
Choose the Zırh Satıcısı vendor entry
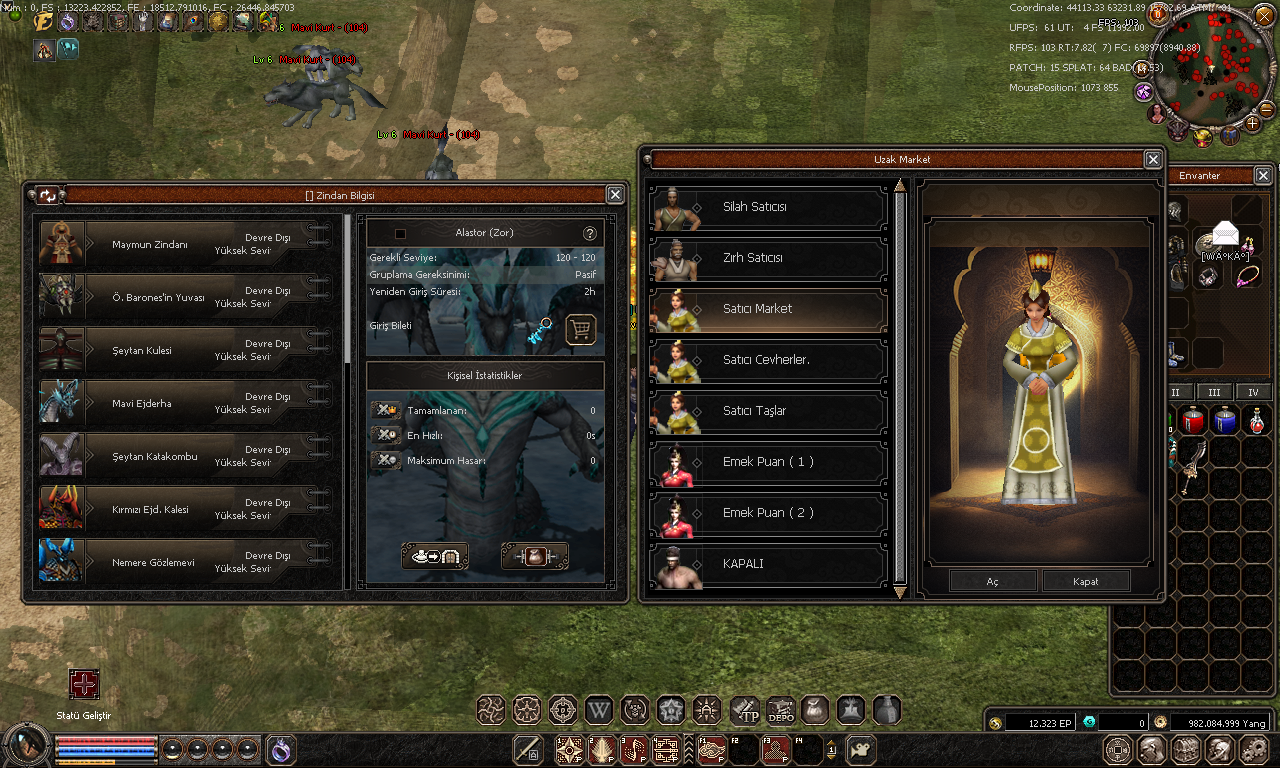pyautogui.click(x=768, y=259)
